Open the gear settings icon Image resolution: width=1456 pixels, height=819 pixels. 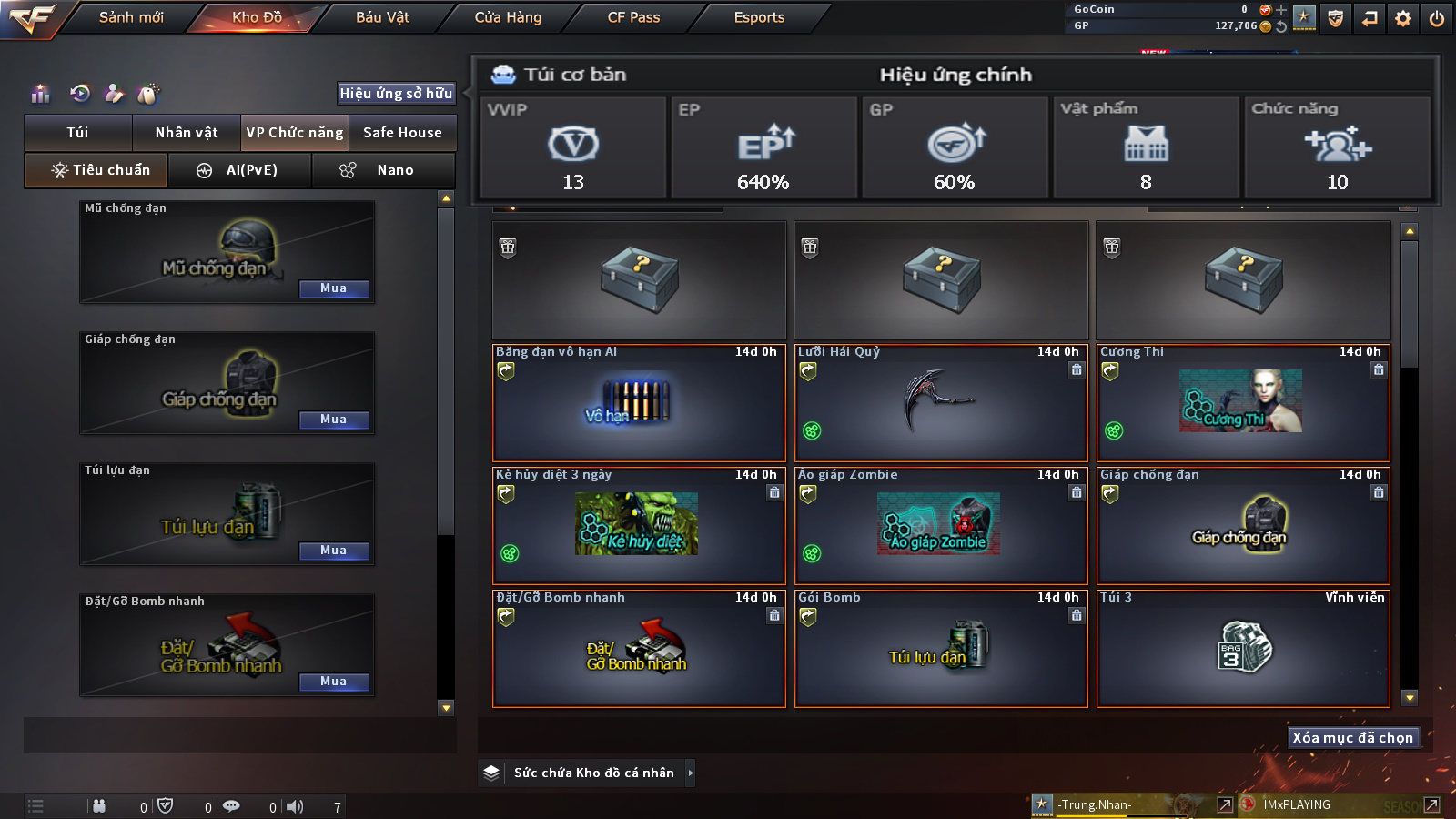(x=1403, y=18)
